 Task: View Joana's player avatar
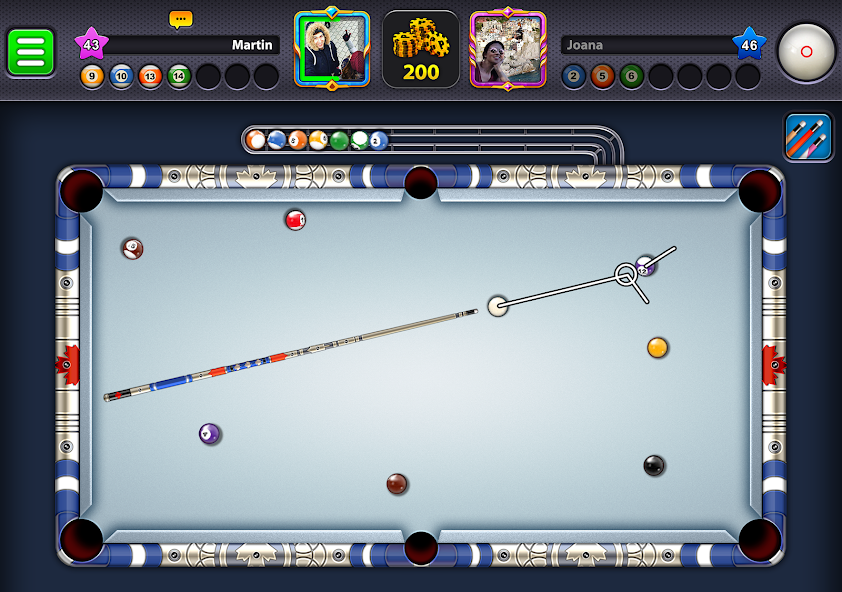pyautogui.click(x=508, y=49)
